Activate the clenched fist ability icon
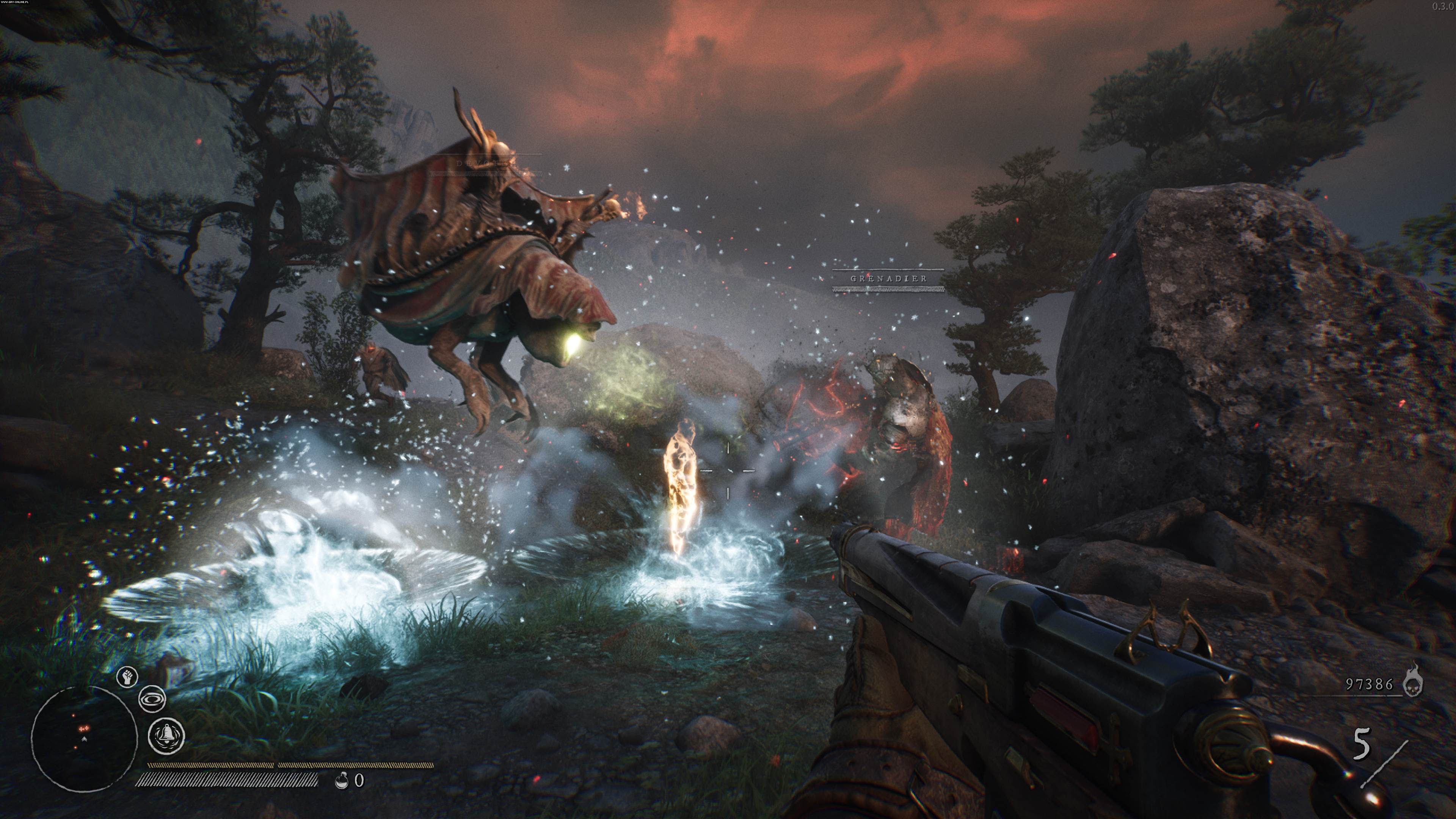Viewport: 1456px width, 819px height. (127, 676)
